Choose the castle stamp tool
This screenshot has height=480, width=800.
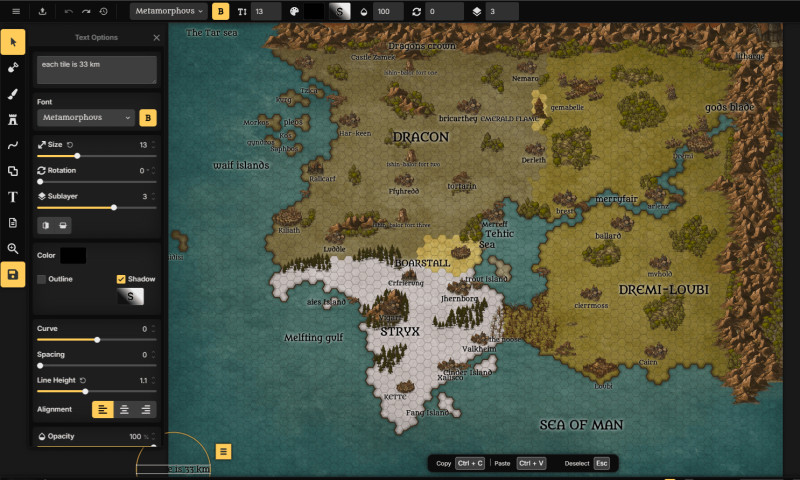13,120
